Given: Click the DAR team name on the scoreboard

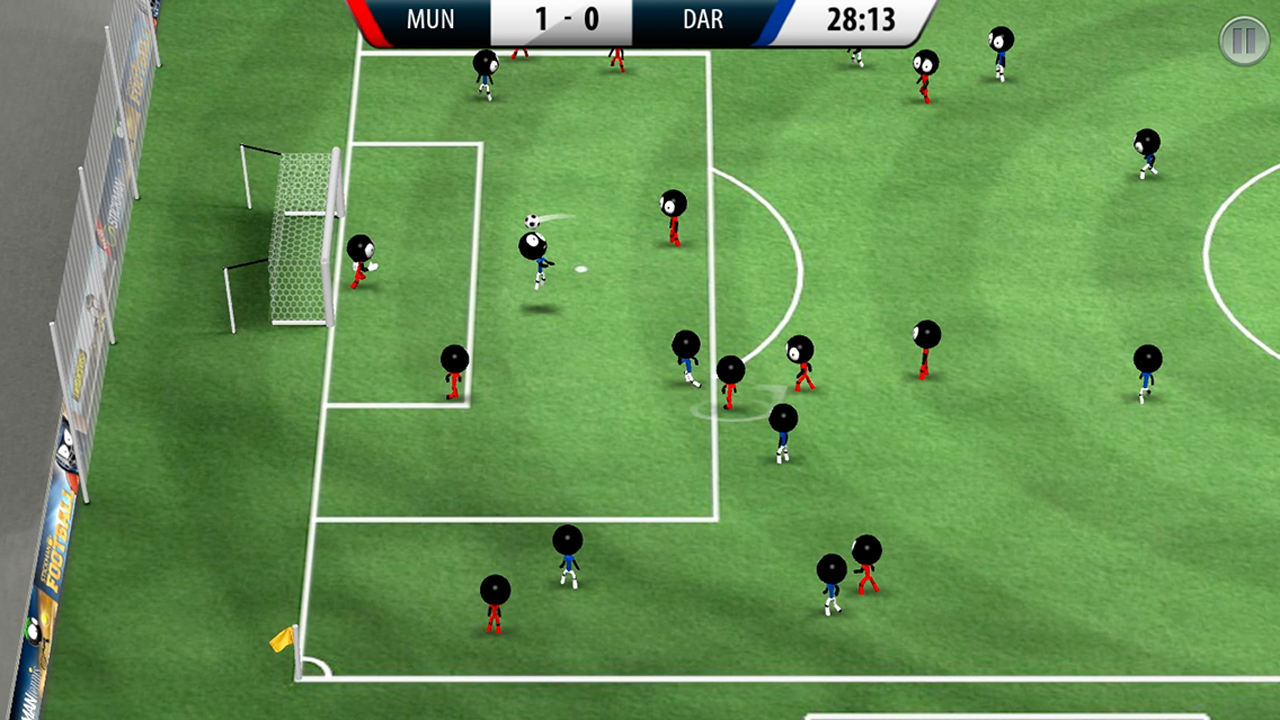Looking at the screenshot, I should [703, 19].
